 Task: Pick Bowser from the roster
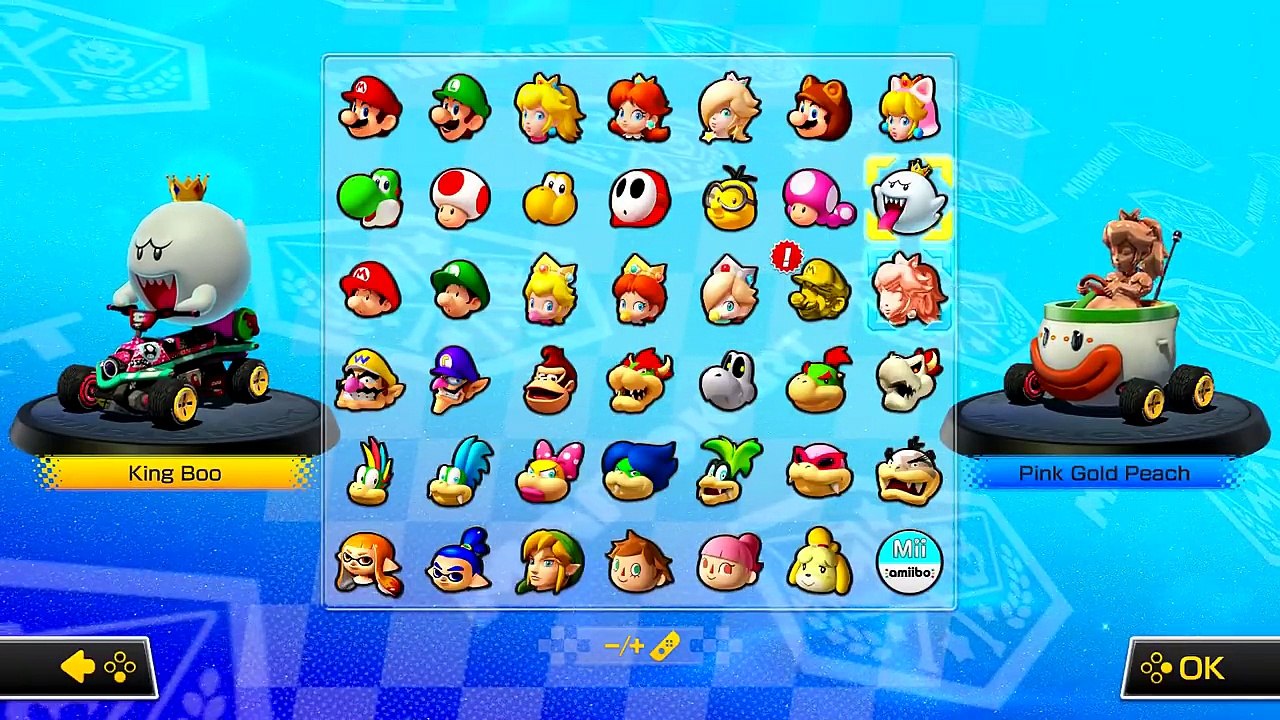639,378
